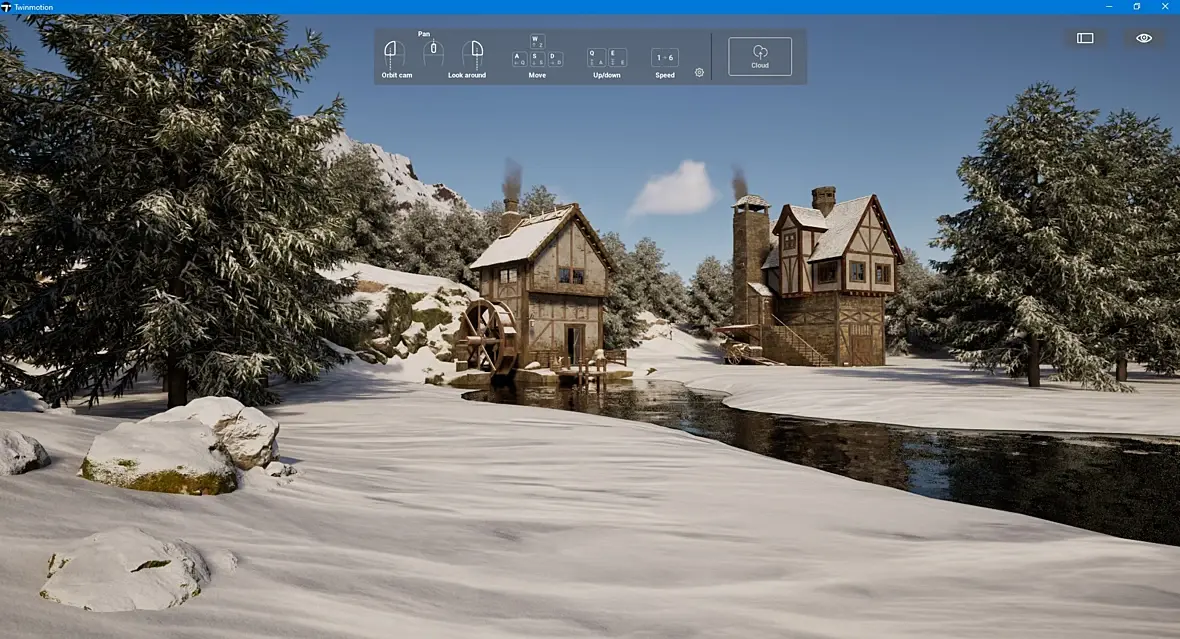Open navigation settings via the gear icon

point(699,72)
